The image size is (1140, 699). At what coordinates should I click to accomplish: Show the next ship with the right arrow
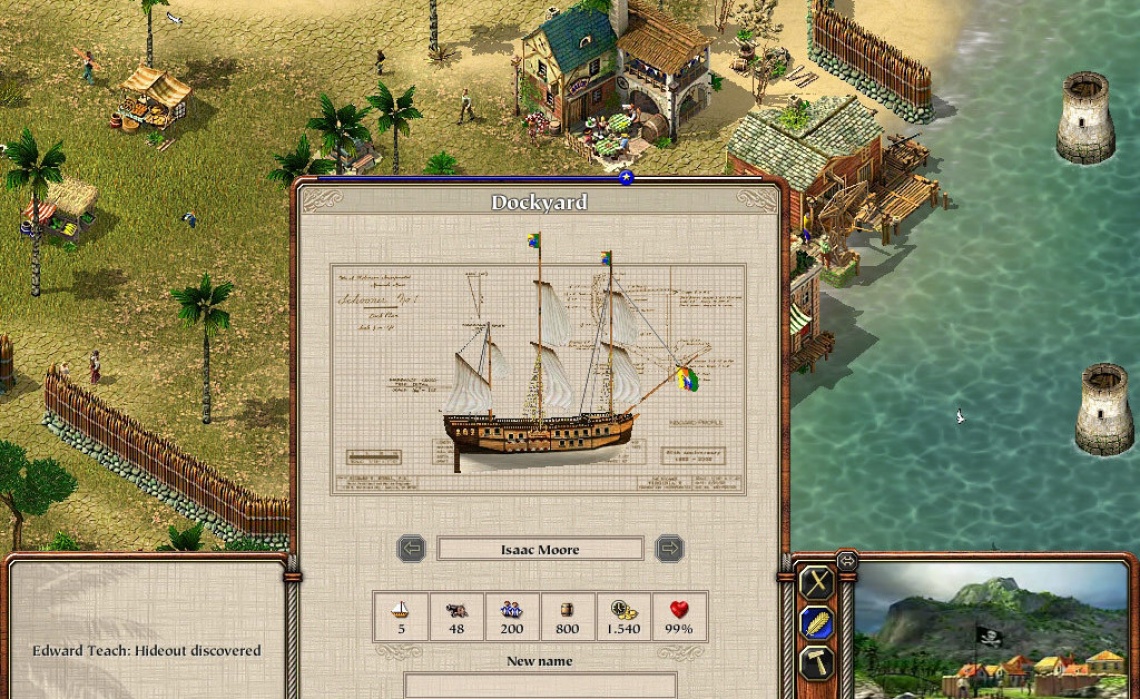point(669,549)
